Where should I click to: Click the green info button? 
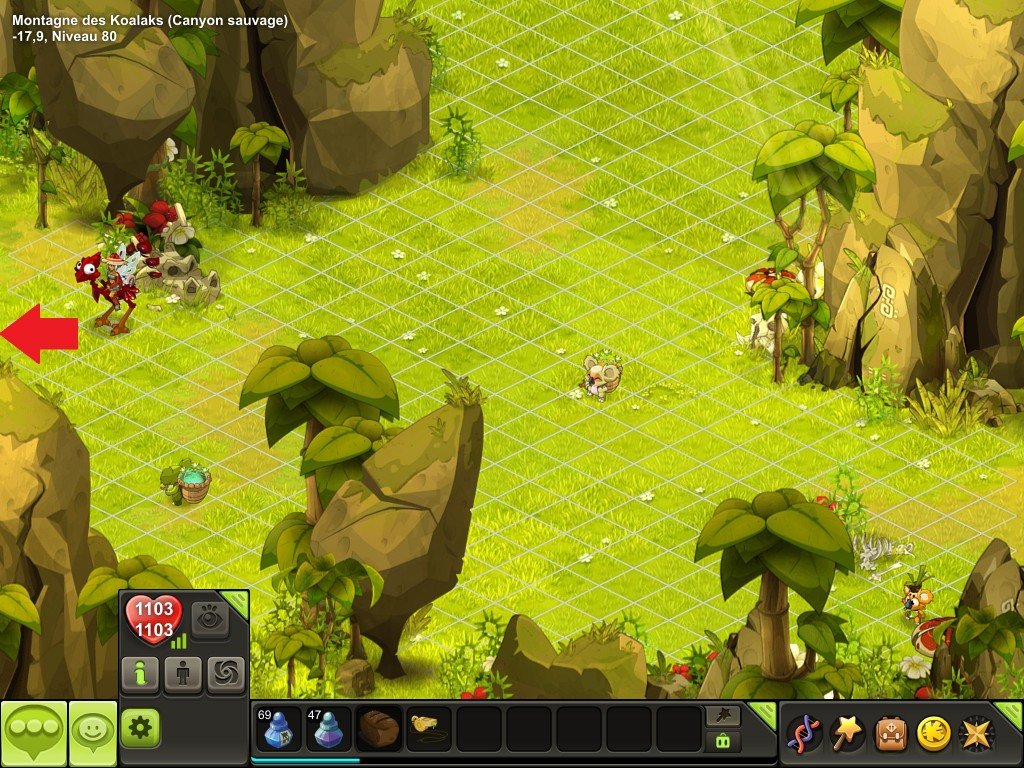pyautogui.click(x=140, y=675)
